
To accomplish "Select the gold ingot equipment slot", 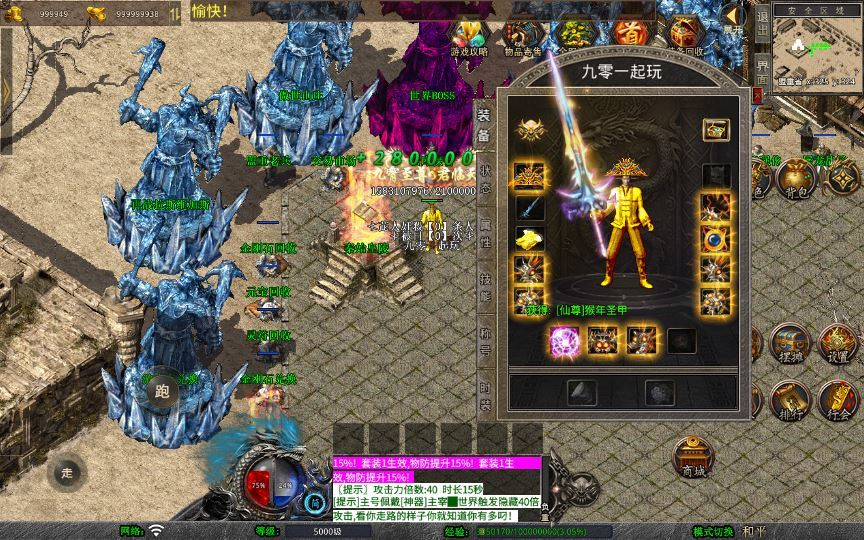I will (x=529, y=238).
